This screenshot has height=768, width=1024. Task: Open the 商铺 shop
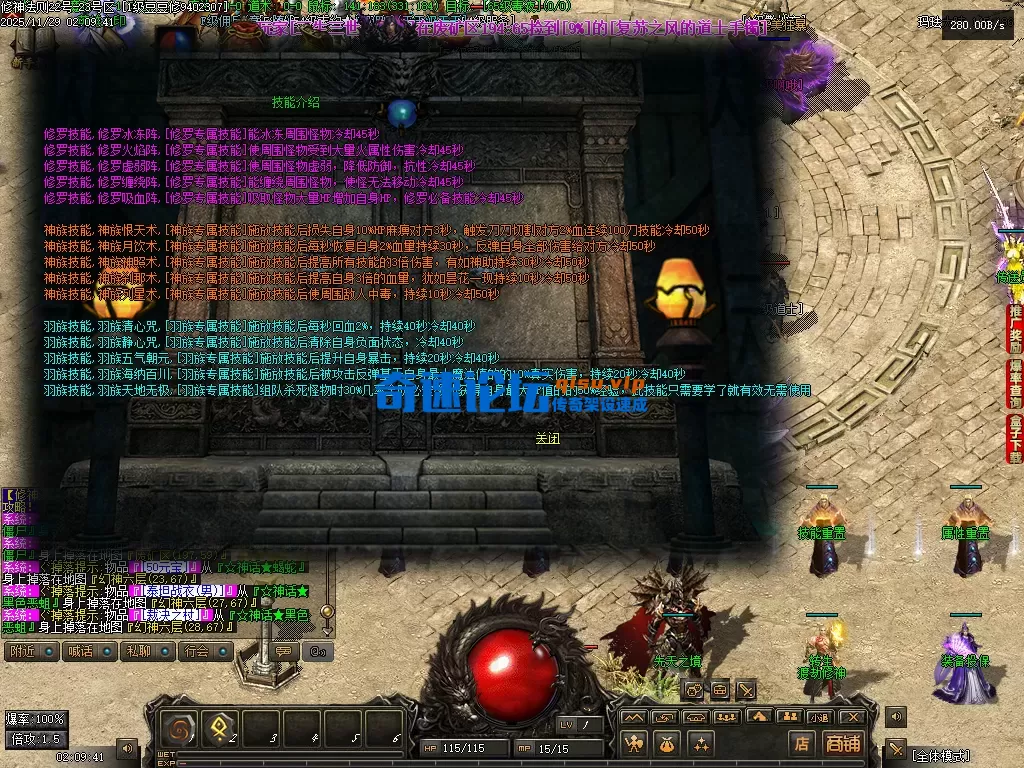pos(842,743)
